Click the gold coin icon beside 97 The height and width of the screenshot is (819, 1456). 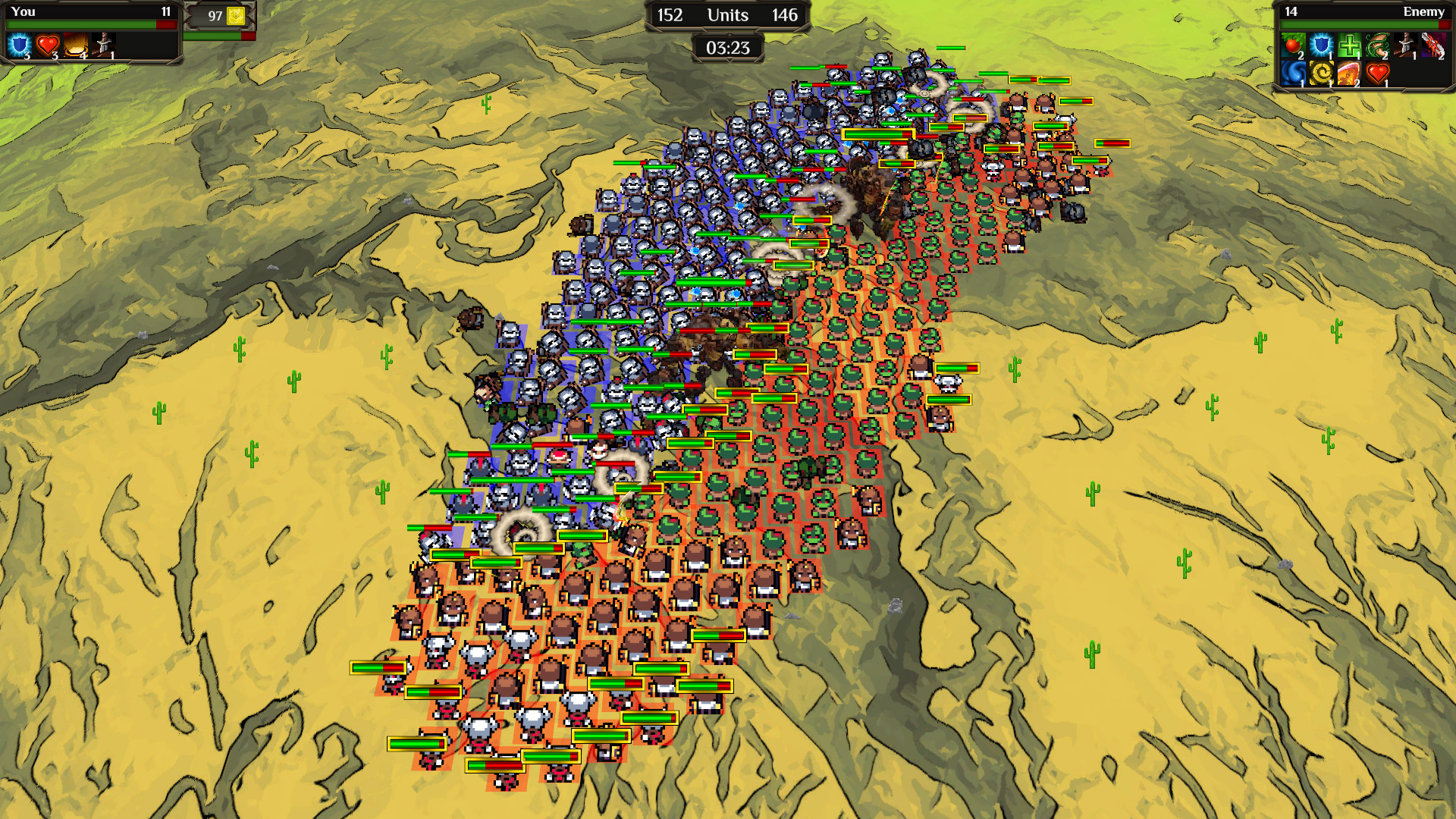tap(236, 14)
